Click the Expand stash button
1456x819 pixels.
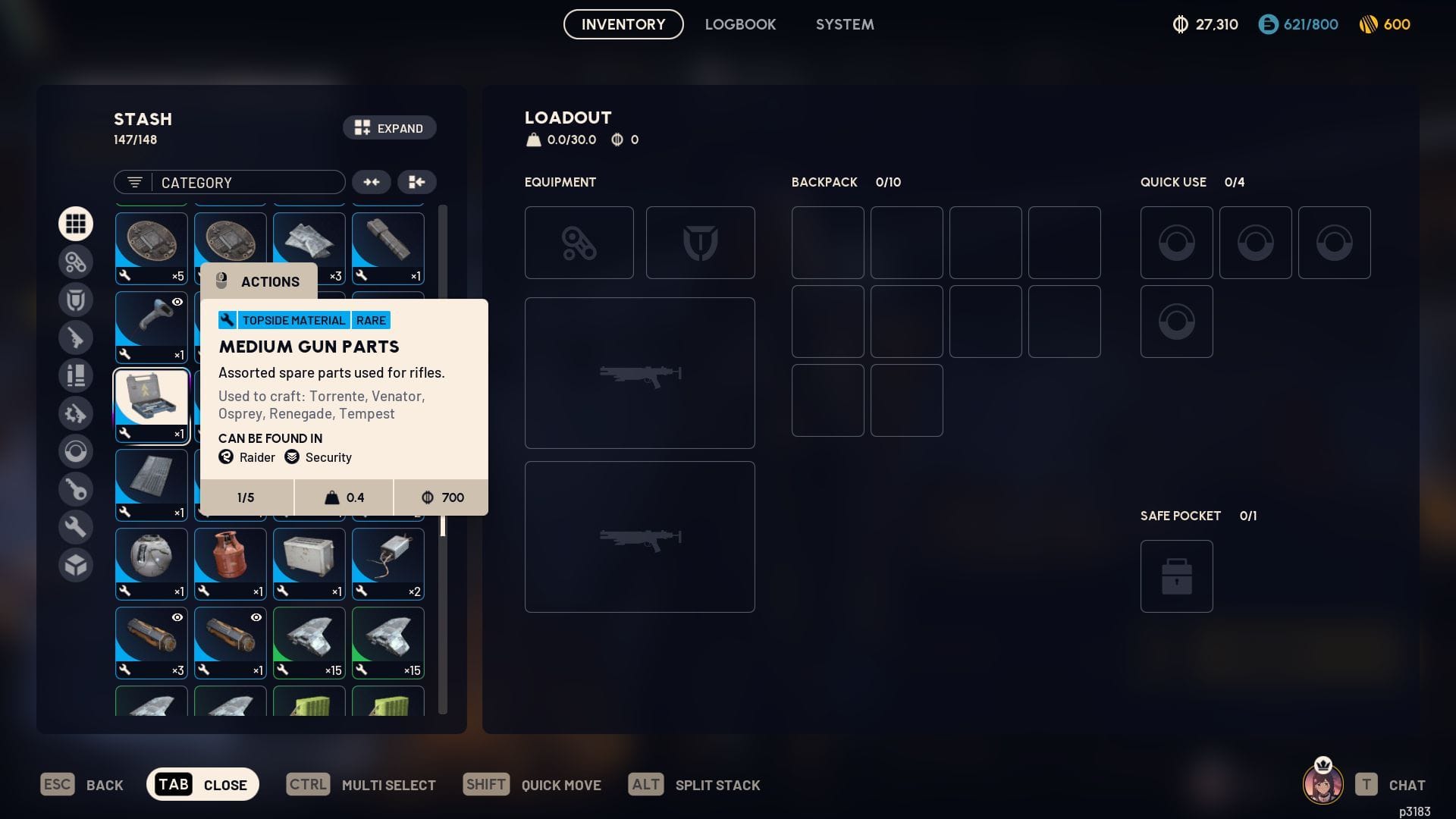[389, 127]
